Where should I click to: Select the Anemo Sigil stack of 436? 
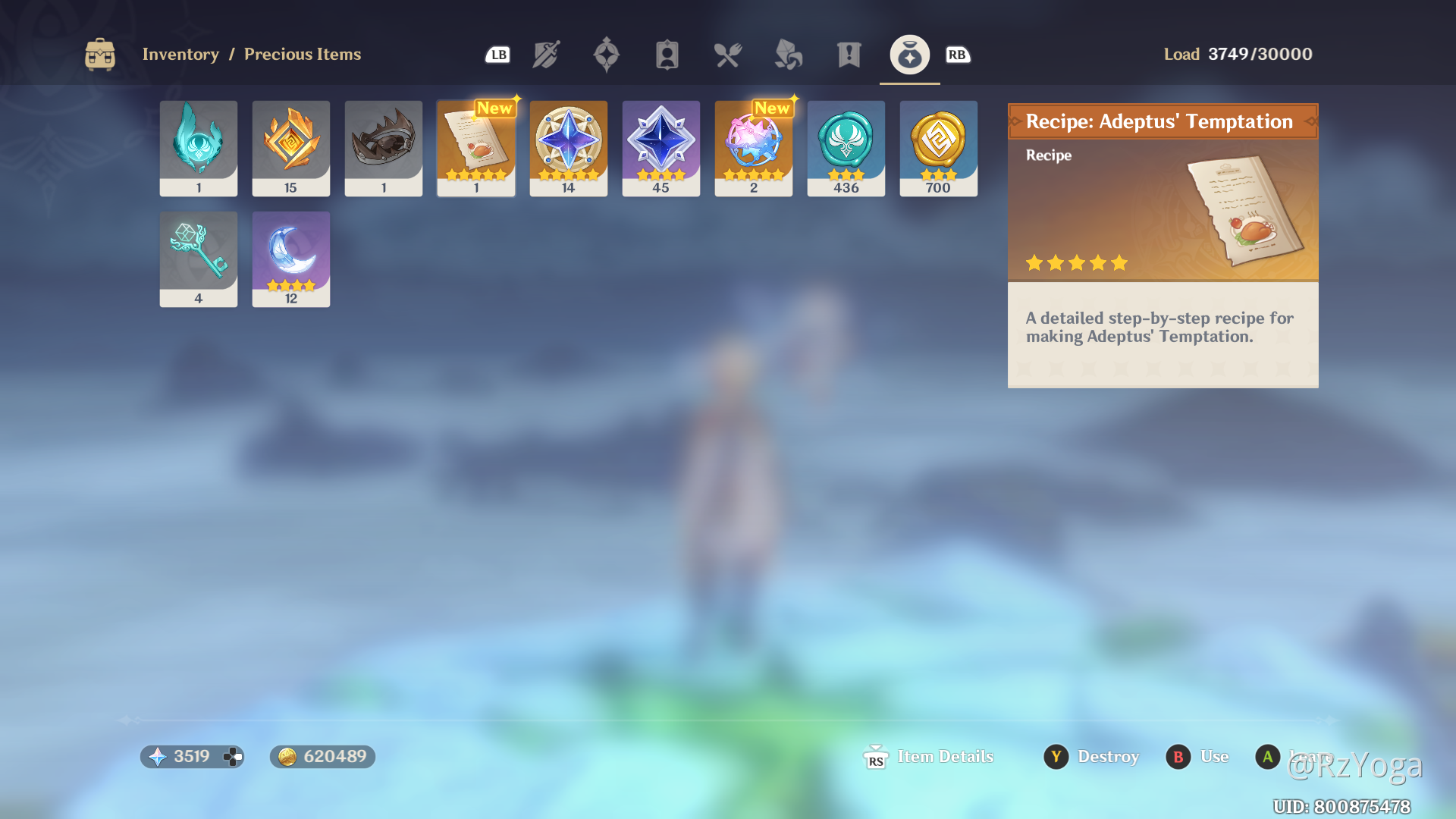[x=846, y=148]
